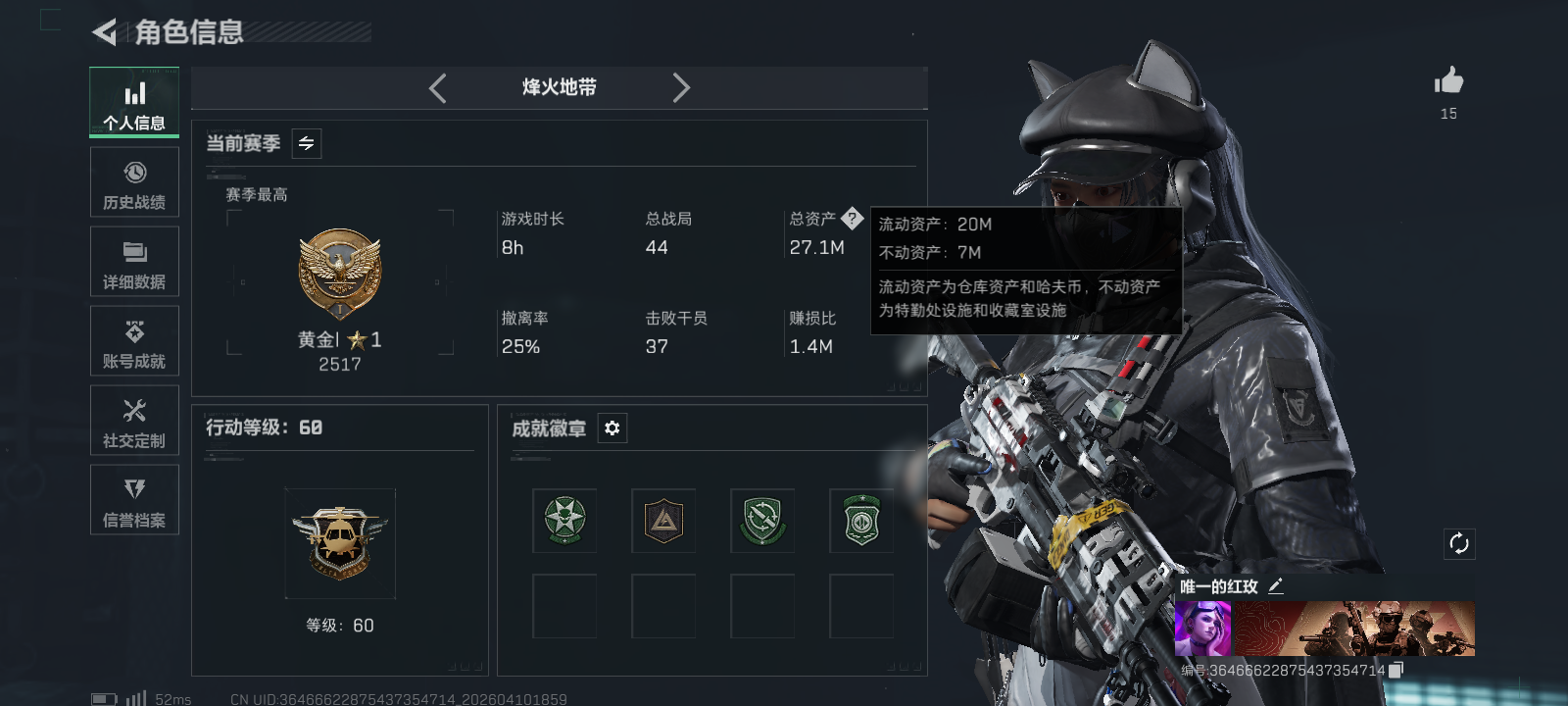The height and width of the screenshot is (706, 1568).
Task: Open the 信誉档案 reputation archive
Action: pyautogui.click(x=134, y=500)
